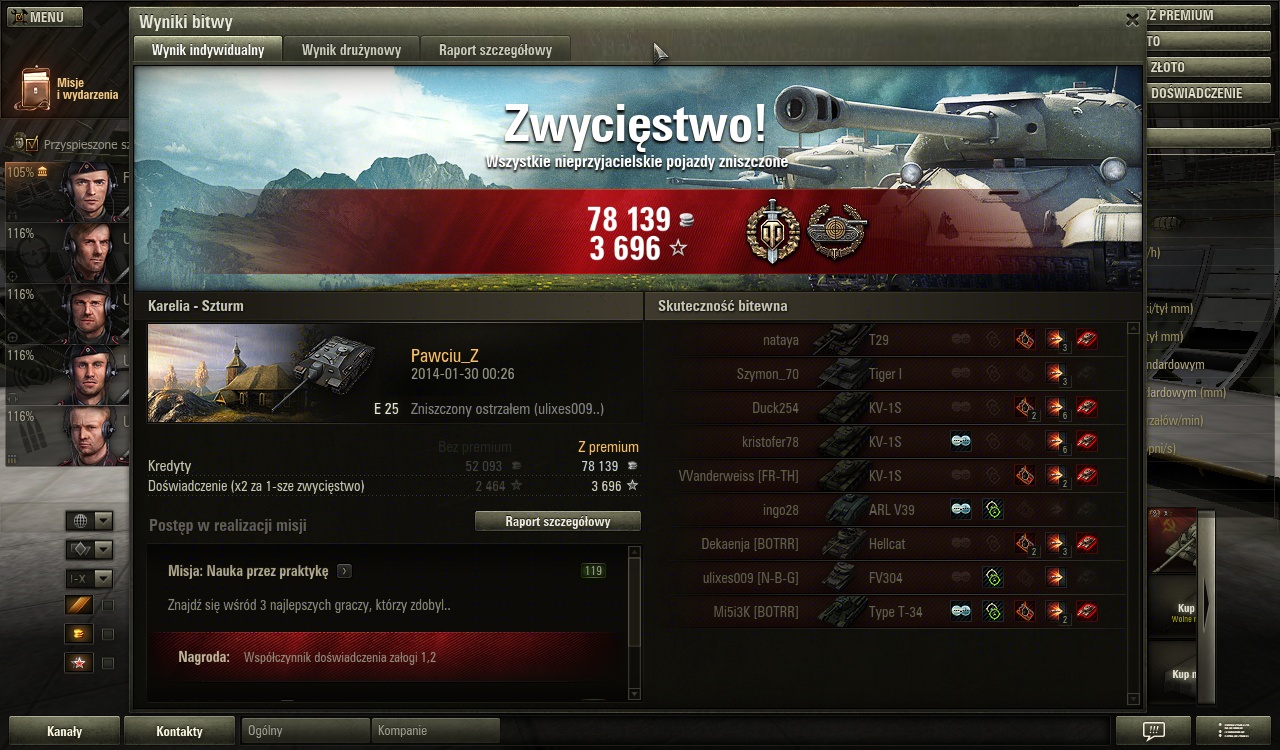The image size is (1280, 750).
Task: Open the Kontakty contacts list
Action: [x=179, y=731]
